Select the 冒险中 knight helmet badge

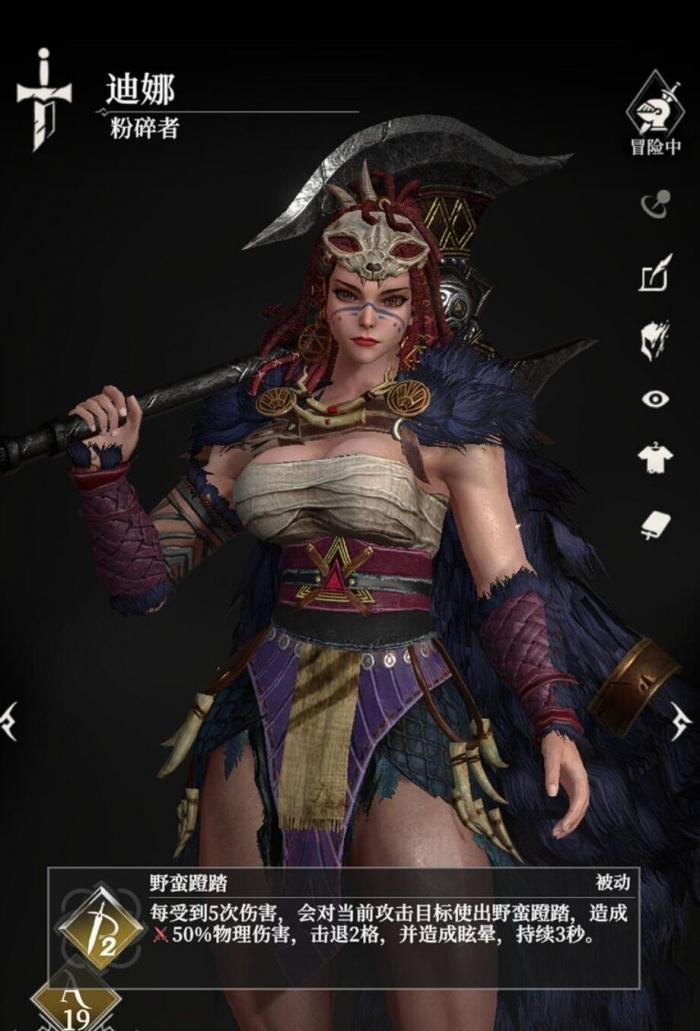click(655, 104)
